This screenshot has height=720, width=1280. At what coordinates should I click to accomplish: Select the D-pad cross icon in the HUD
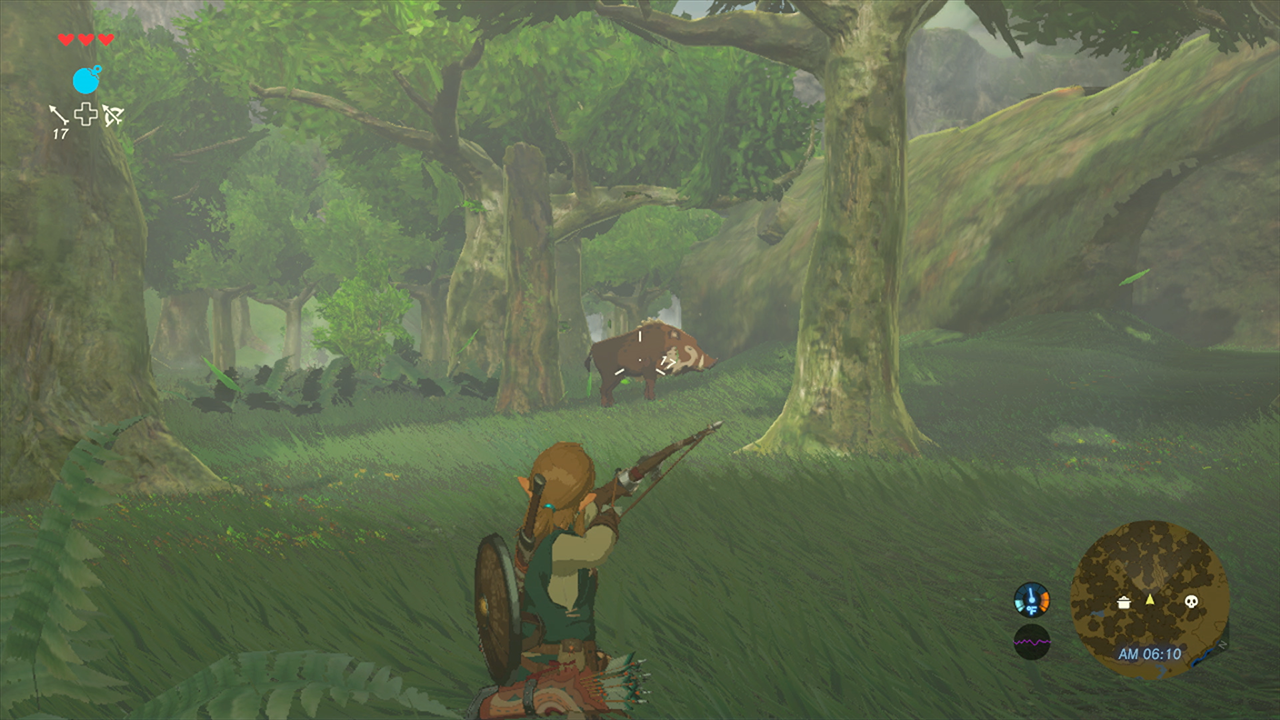pyautogui.click(x=86, y=113)
